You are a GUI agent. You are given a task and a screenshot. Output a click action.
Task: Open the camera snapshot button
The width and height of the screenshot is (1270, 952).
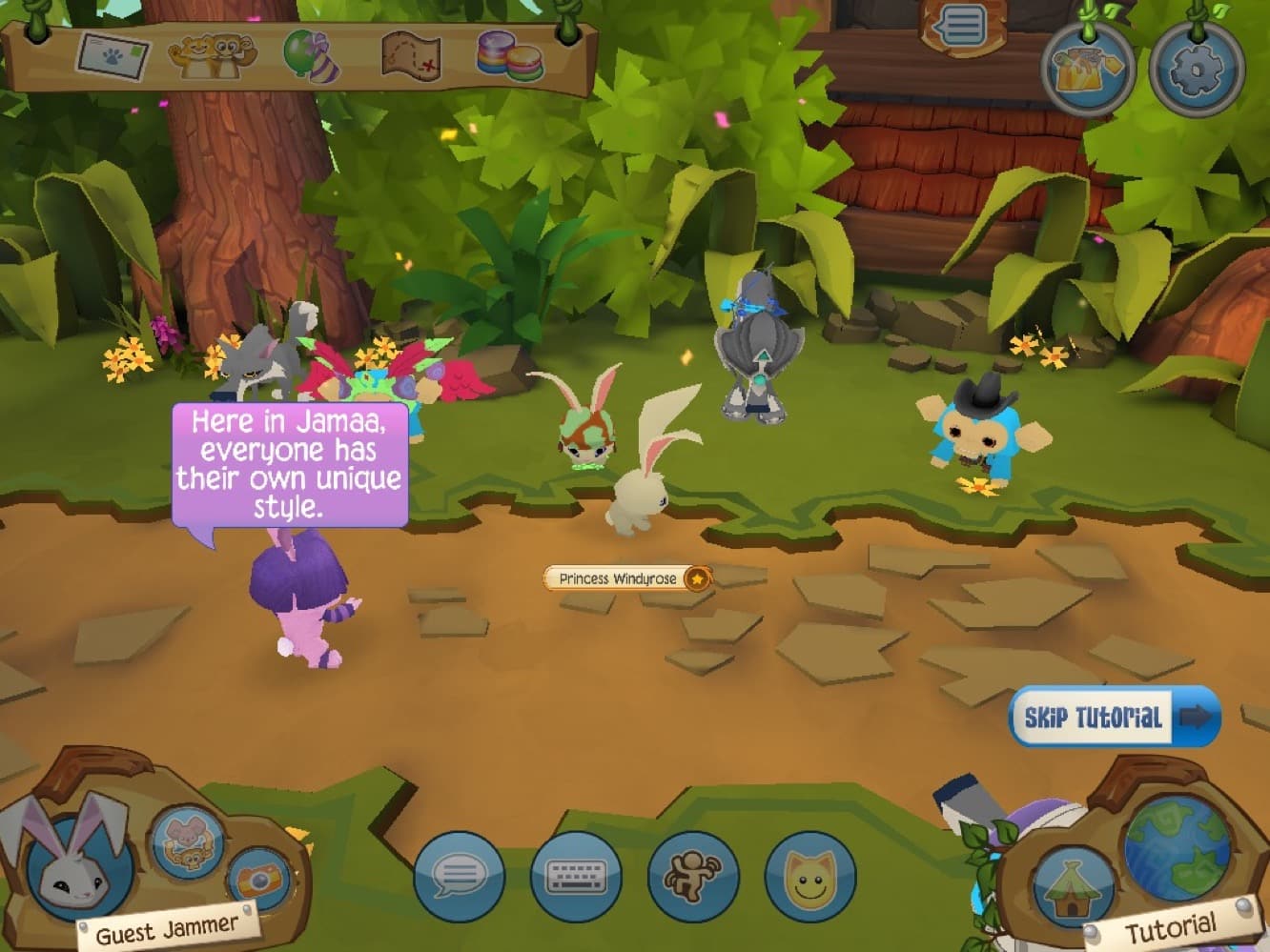click(x=257, y=879)
